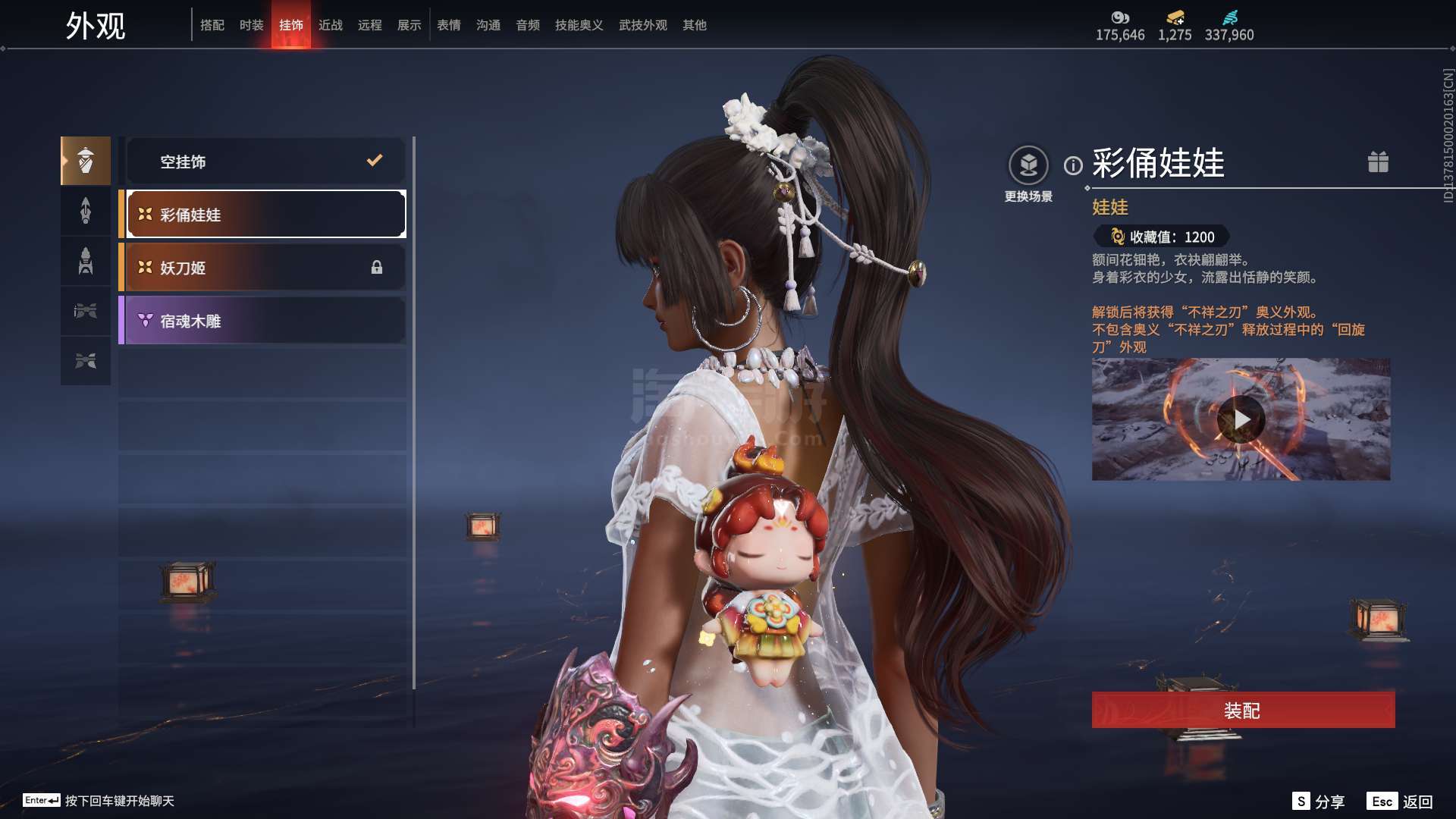Viewport: 1456px width, 819px height.
Task: Select the 武技外观 tab
Action: 643,25
